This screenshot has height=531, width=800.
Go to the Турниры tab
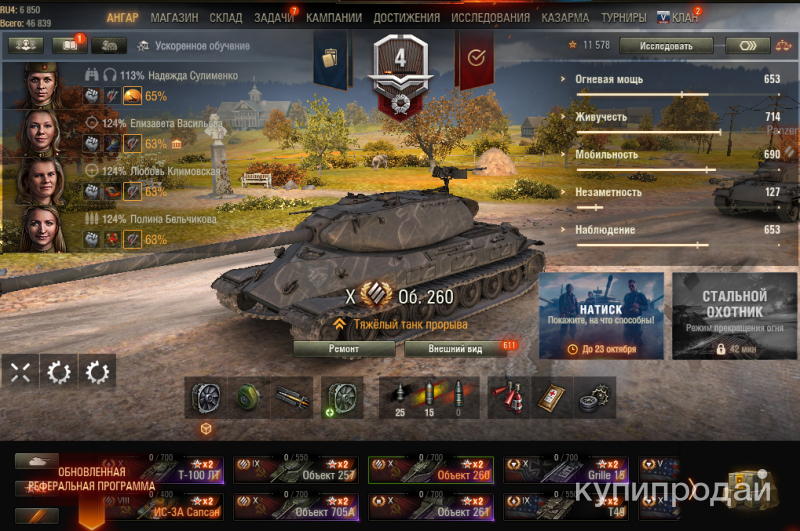tap(624, 17)
